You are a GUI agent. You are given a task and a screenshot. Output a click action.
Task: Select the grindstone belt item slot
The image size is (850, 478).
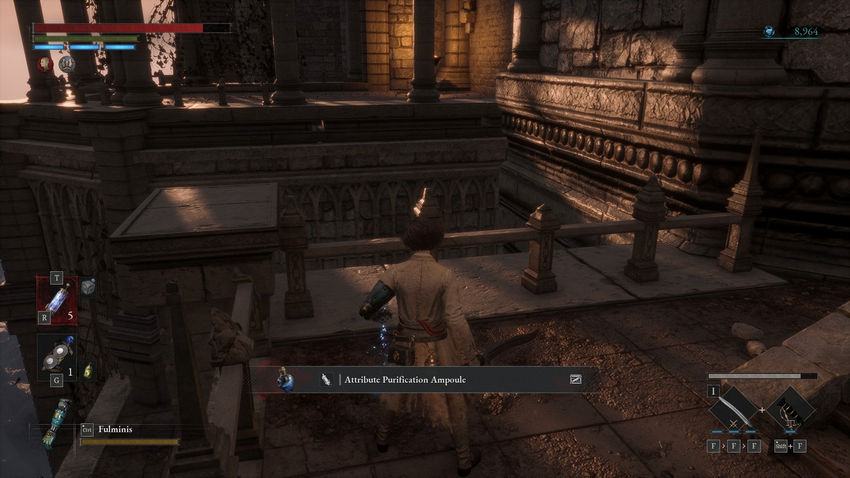[56, 357]
